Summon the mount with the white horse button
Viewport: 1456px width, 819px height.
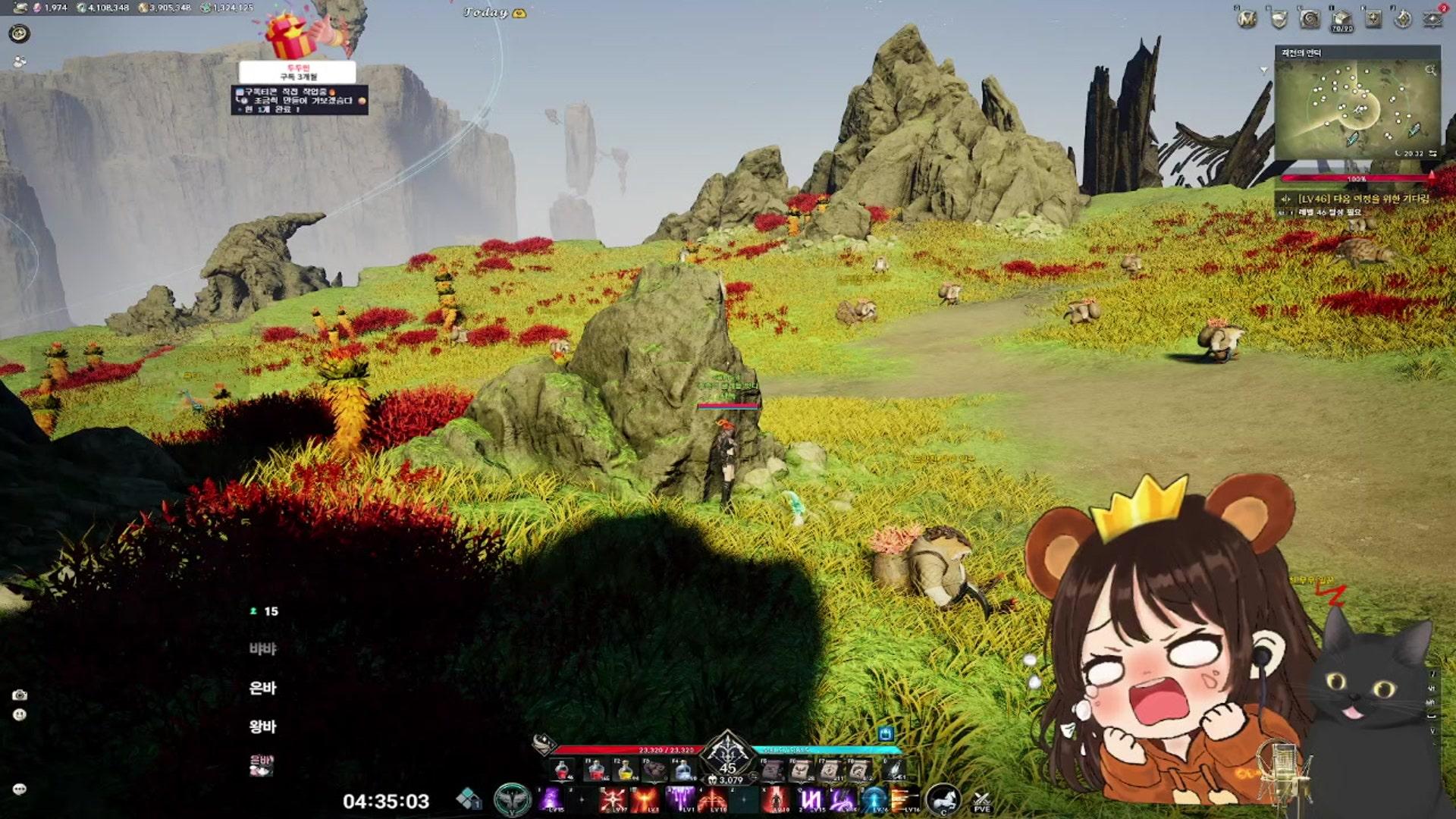coord(943,799)
